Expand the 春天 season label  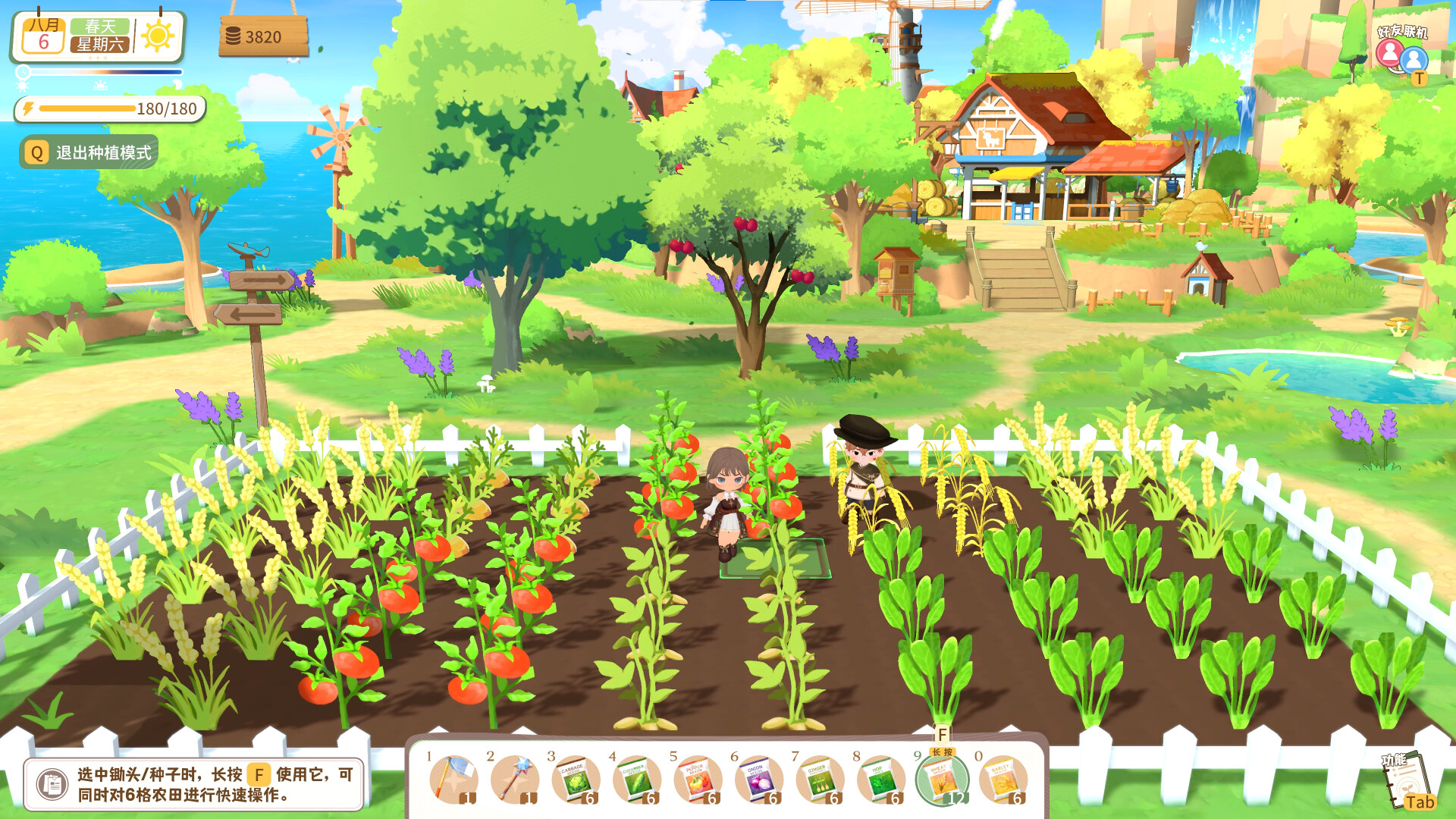click(99, 24)
